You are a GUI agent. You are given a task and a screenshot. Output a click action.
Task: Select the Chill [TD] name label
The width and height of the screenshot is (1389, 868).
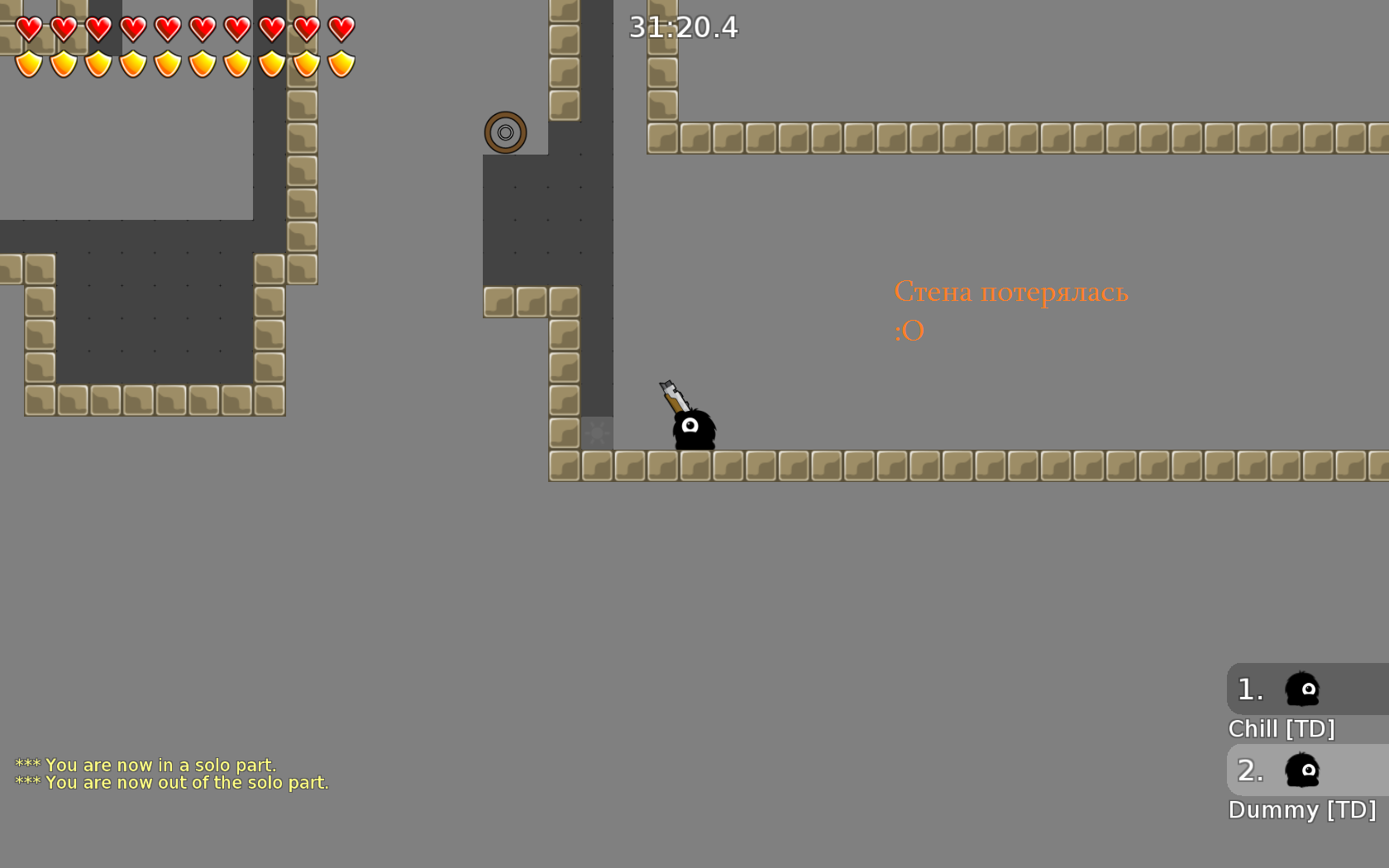1282,730
